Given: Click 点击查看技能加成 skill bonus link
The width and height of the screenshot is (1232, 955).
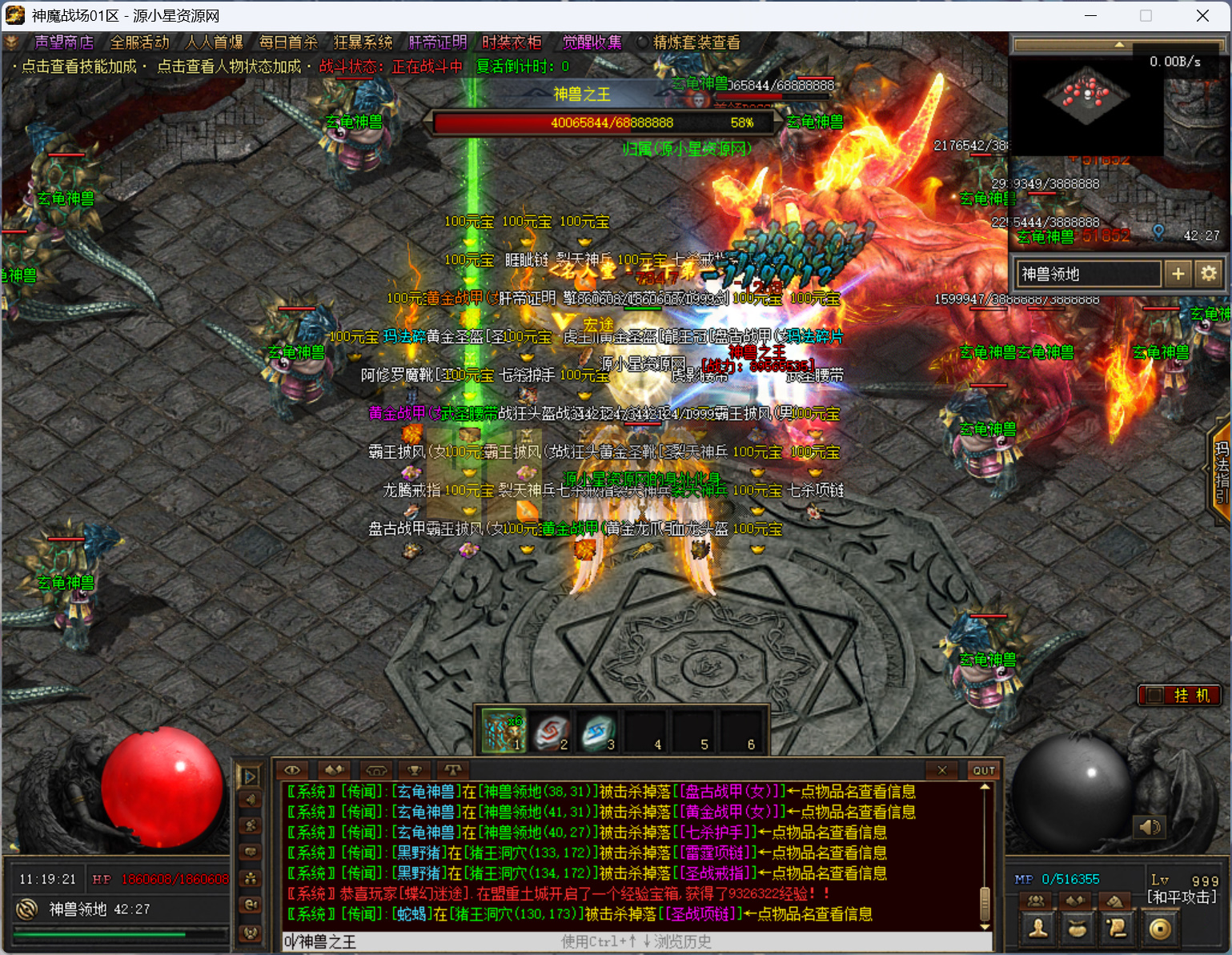Looking at the screenshot, I should 78,66.
